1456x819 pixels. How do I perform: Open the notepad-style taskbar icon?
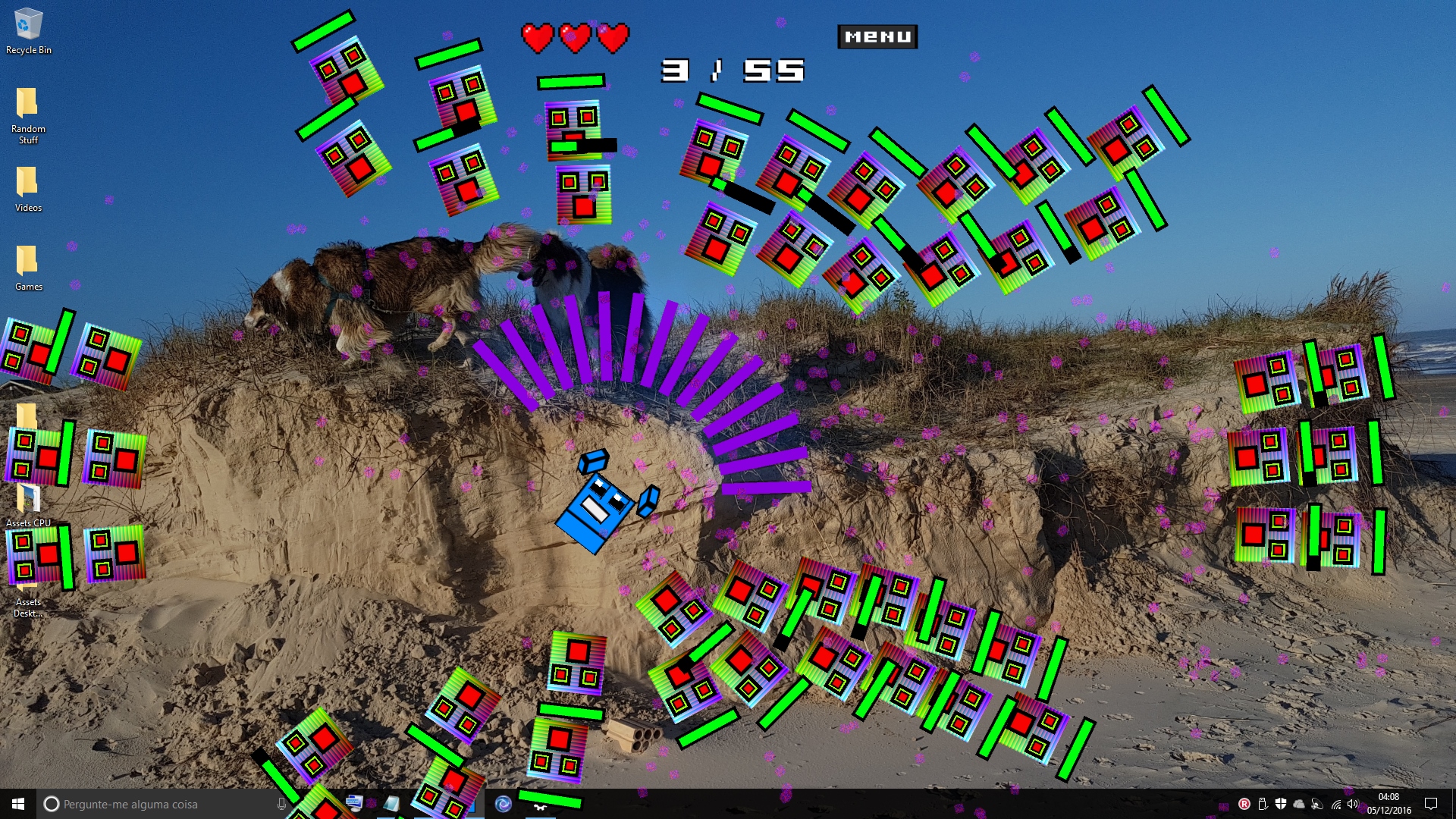click(390, 804)
